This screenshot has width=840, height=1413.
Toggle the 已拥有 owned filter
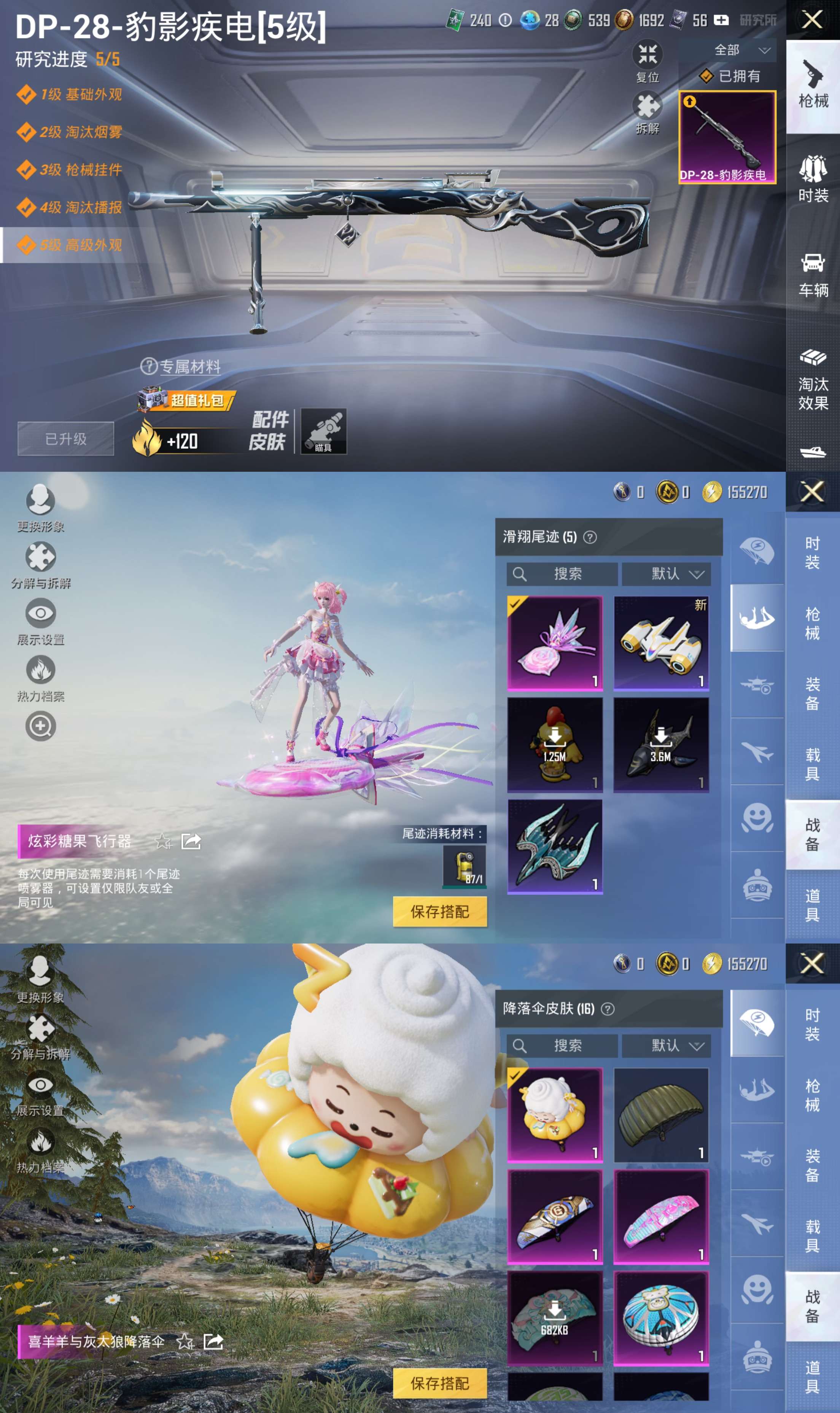pos(730,76)
